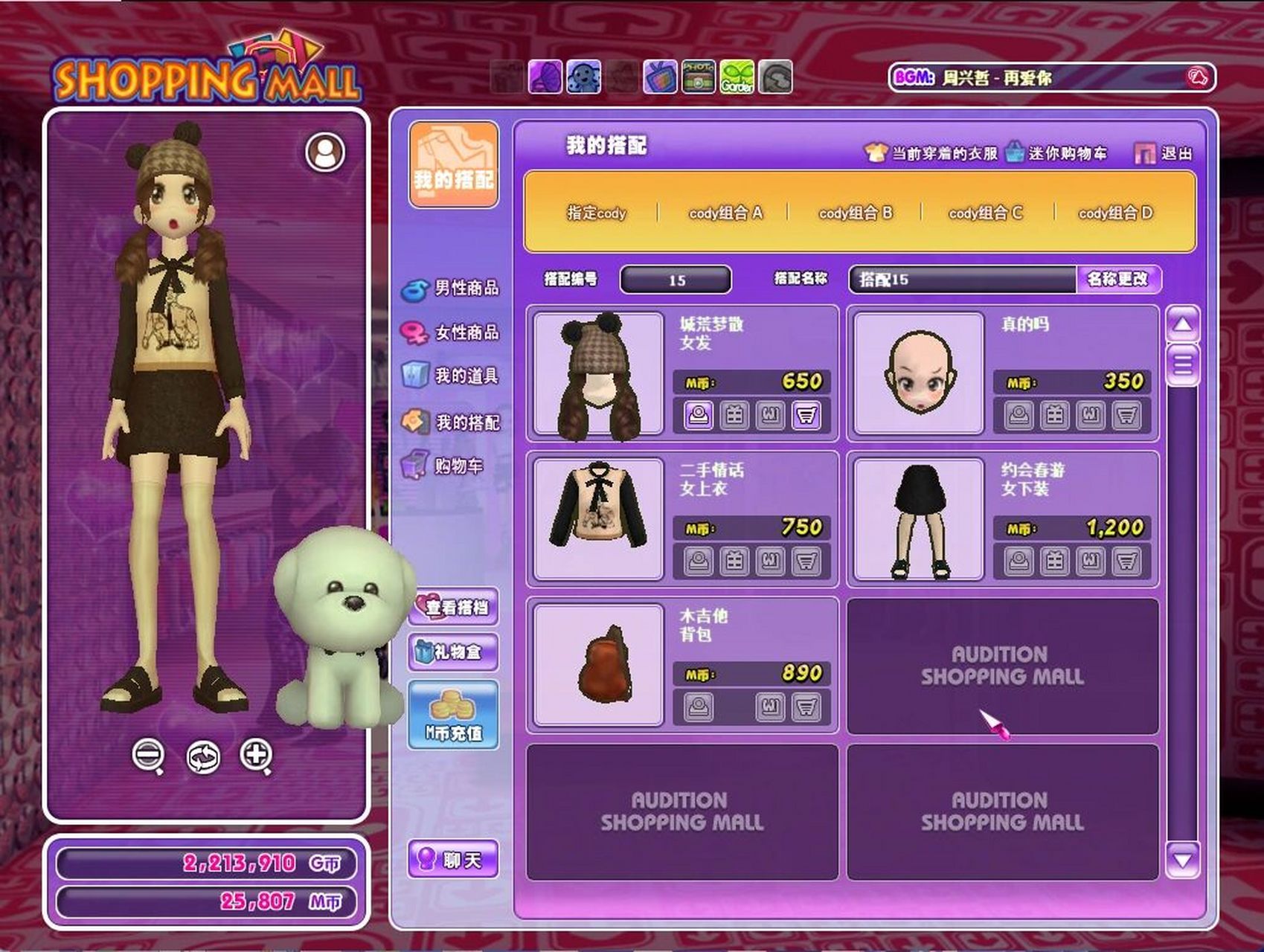
Task: Switch to the 指定cody tab
Action: pos(597,213)
